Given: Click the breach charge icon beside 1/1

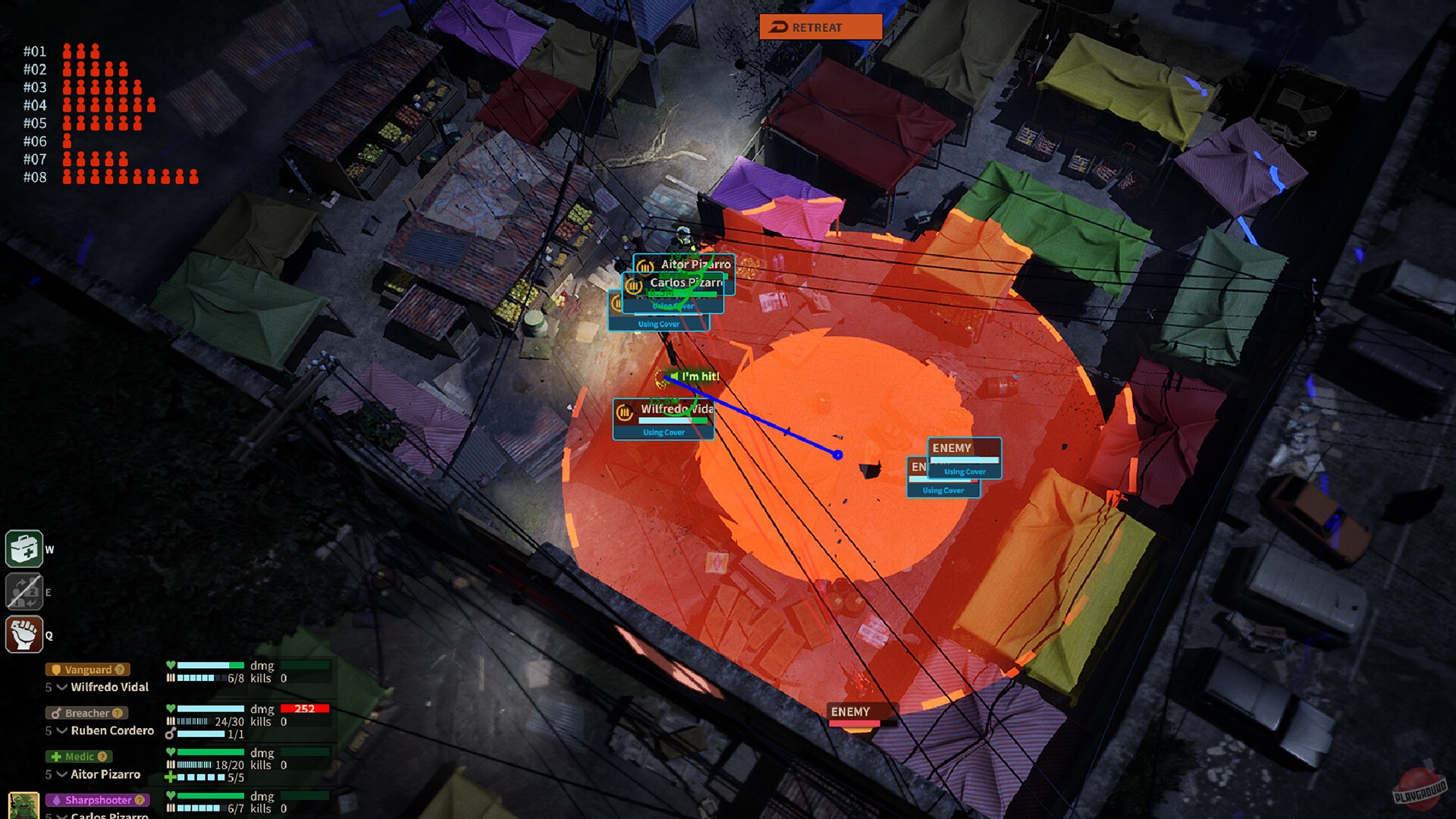Looking at the screenshot, I should pyautogui.click(x=171, y=732).
